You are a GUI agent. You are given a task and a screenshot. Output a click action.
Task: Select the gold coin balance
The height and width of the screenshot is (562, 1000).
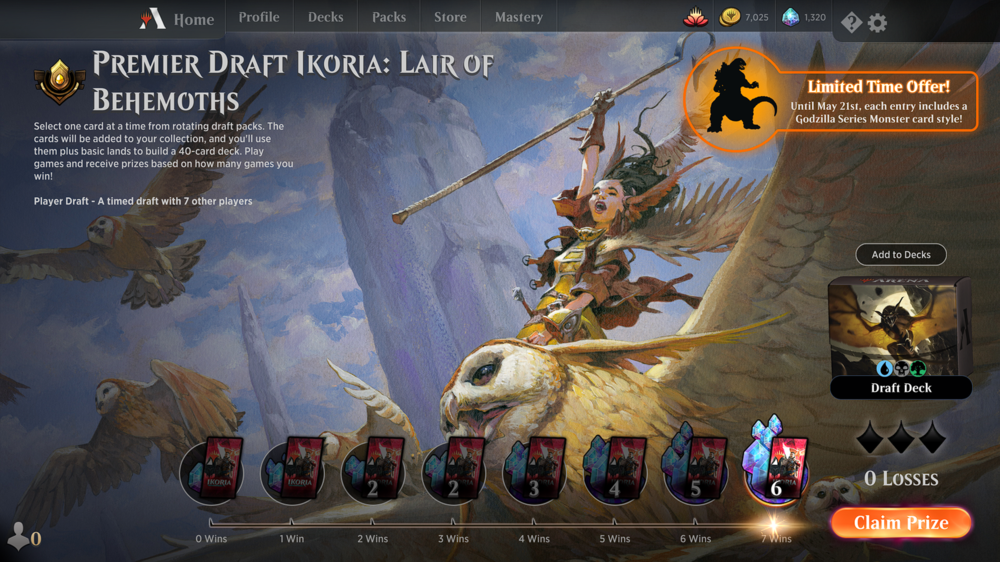pos(745,17)
